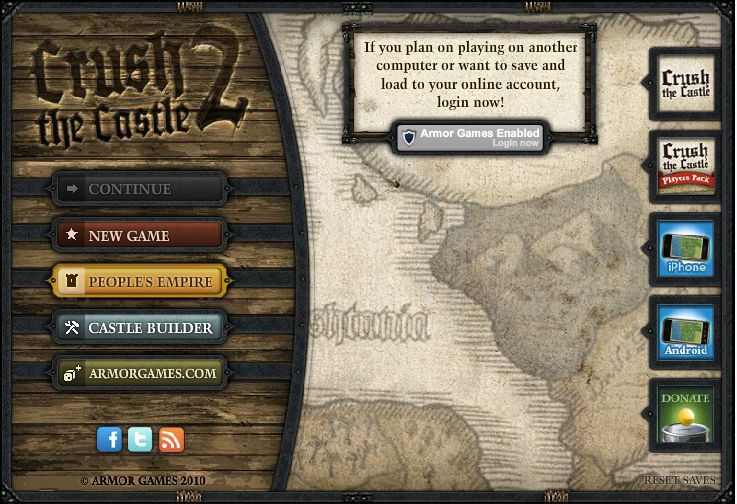This screenshot has height=504, width=737.
Task: Click the Armor Games 2010 copyright text
Action: [142, 481]
